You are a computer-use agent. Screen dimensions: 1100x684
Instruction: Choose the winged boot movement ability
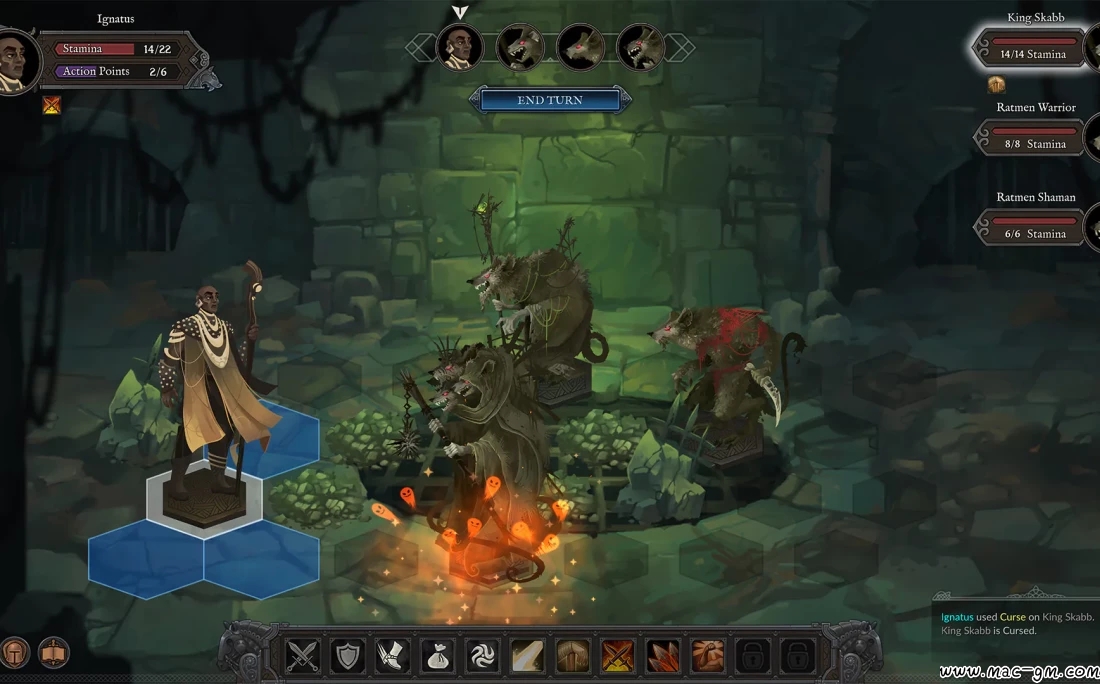393,656
